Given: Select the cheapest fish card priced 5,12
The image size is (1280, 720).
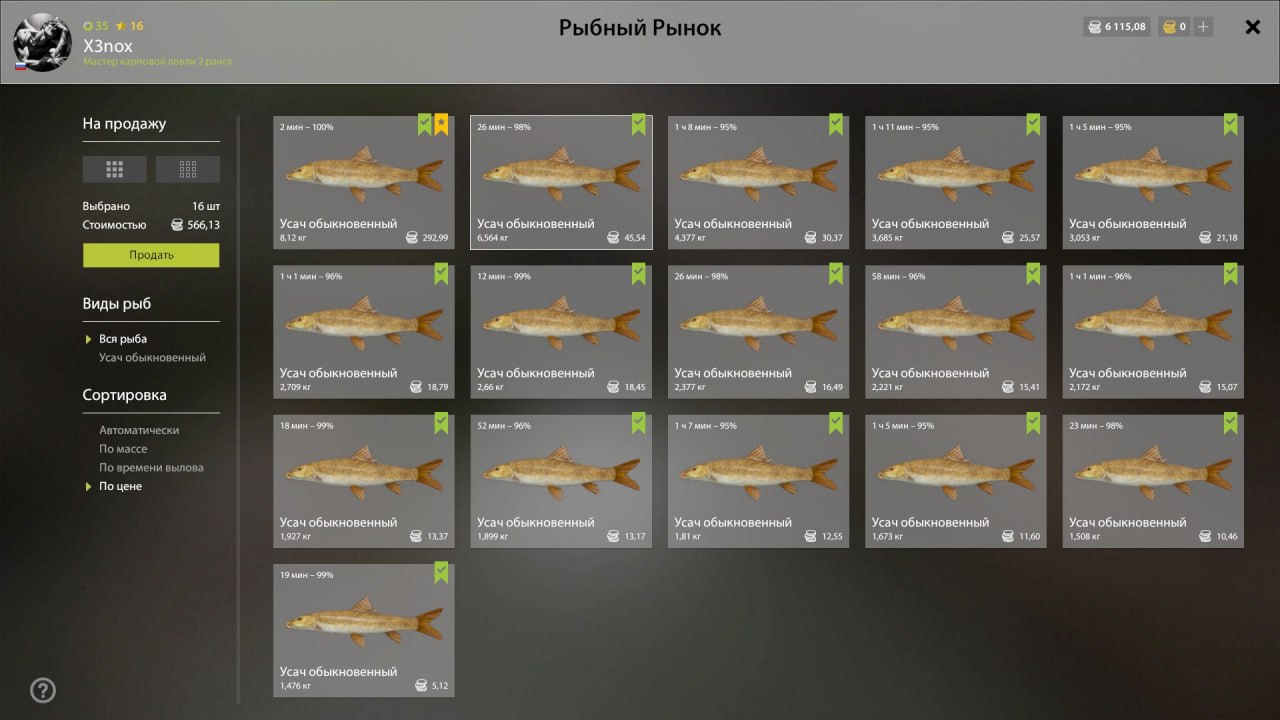Looking at the screenshot, I should tap(364, 630).
